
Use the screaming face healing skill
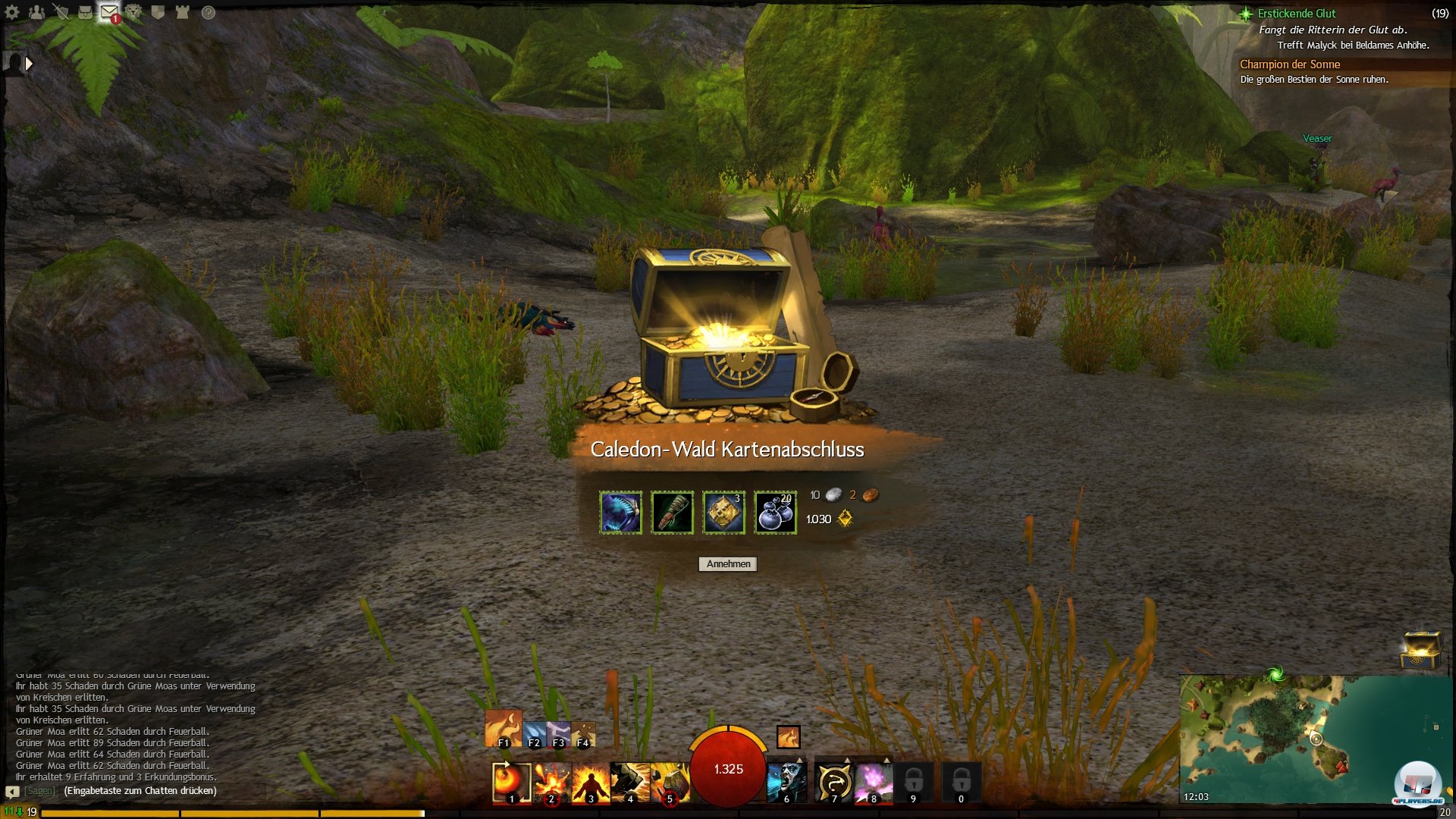coord(786,783)
